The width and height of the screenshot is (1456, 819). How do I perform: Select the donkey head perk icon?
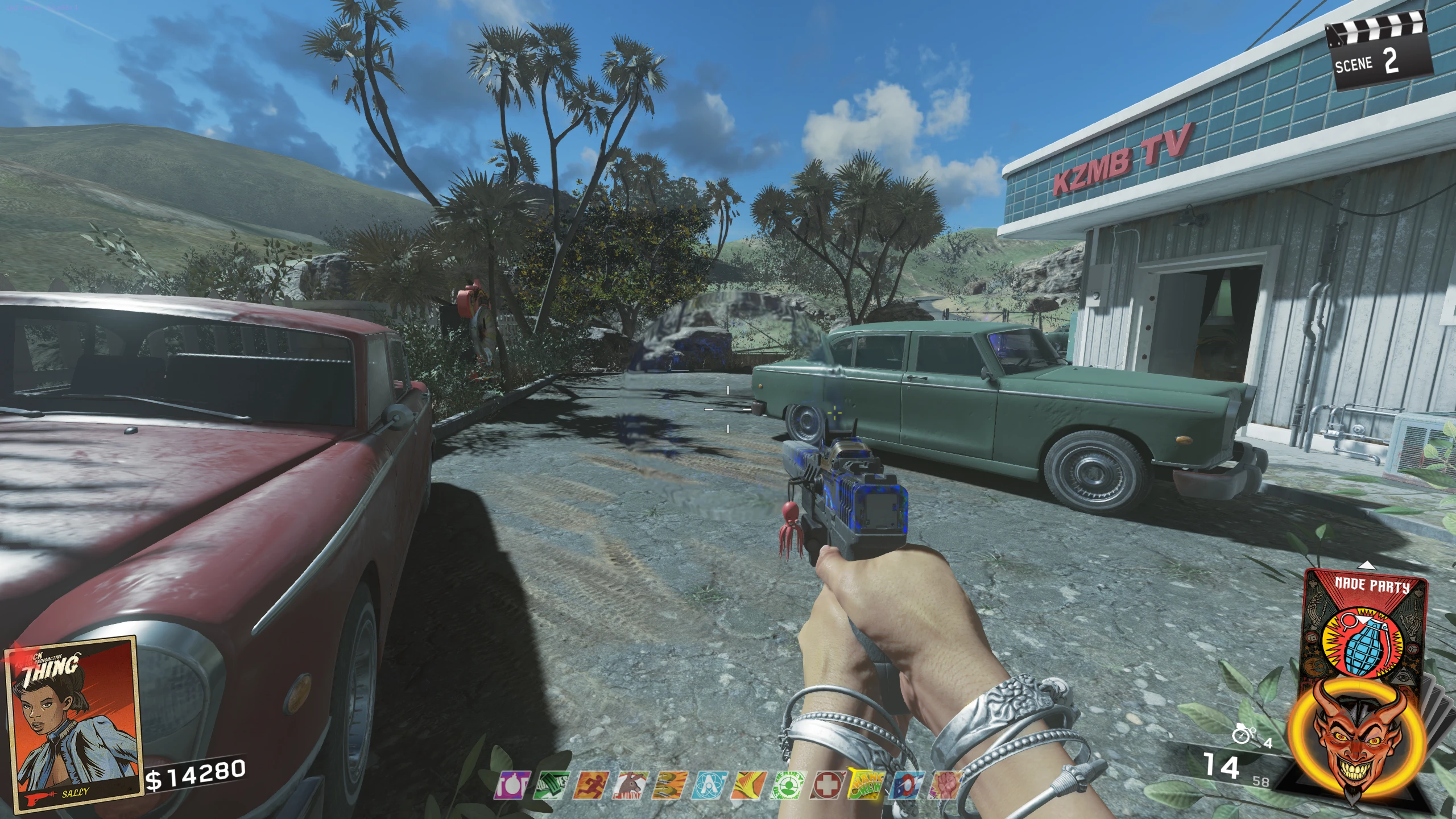click(629, 785)
